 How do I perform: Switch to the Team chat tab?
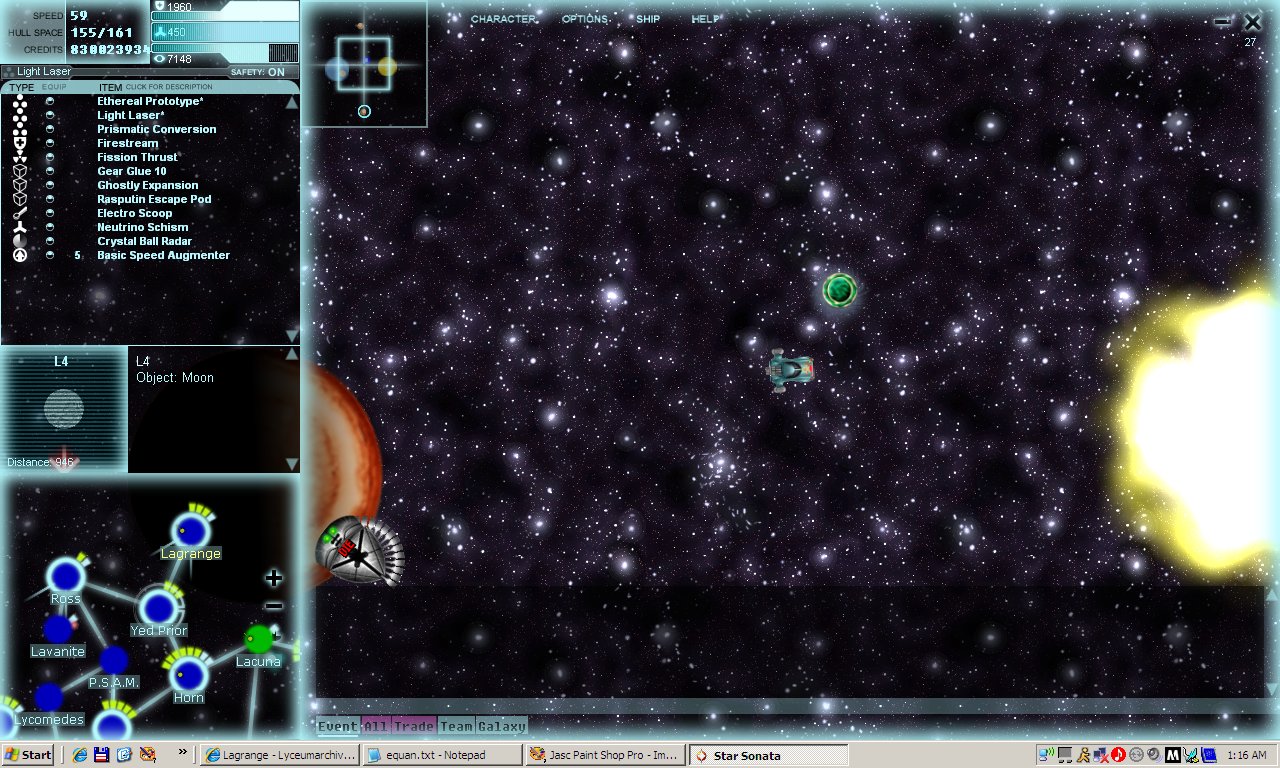456,727
